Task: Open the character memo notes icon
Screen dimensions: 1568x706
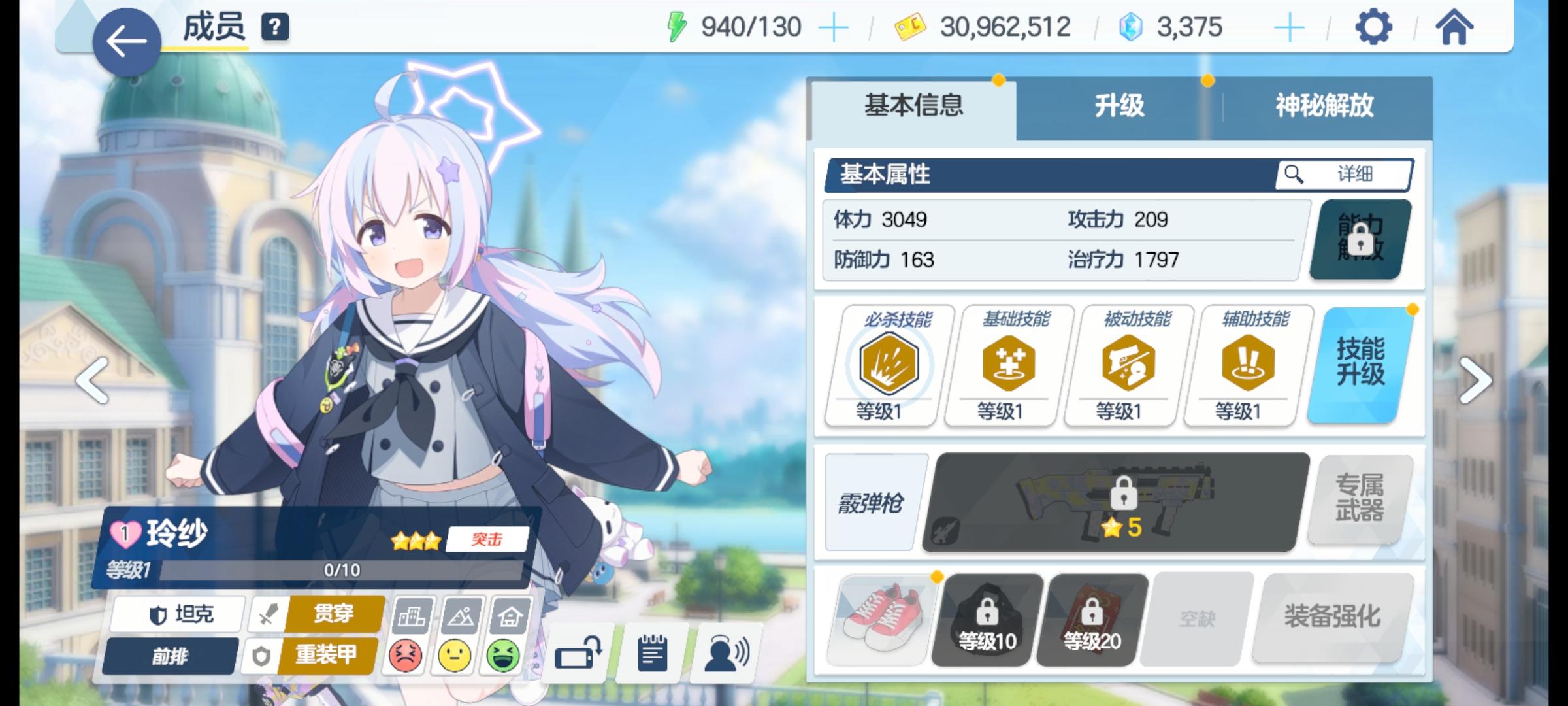Action: (651, 653)
